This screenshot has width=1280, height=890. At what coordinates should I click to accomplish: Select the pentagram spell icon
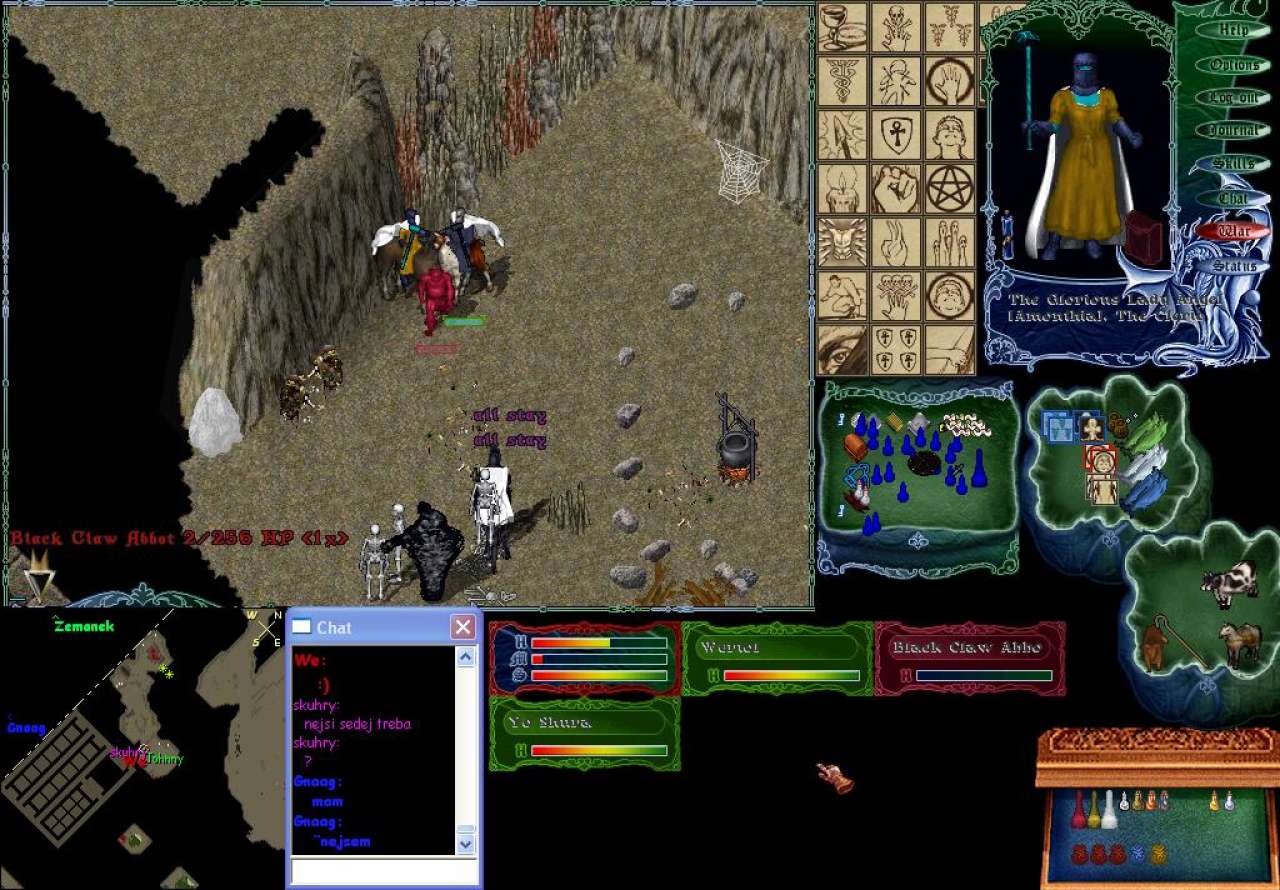pos(949,188)
